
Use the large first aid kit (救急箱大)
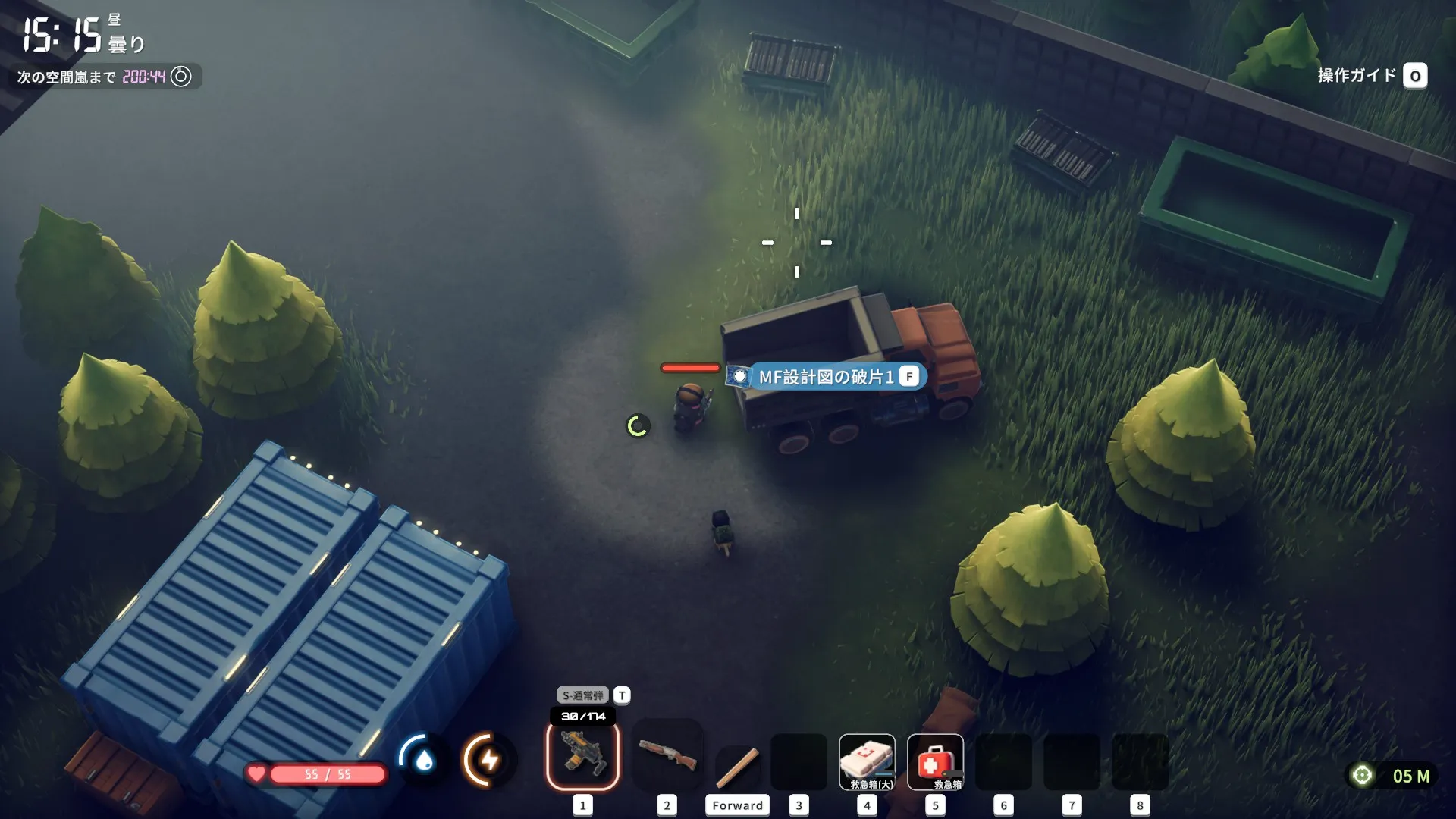point(867,761)
